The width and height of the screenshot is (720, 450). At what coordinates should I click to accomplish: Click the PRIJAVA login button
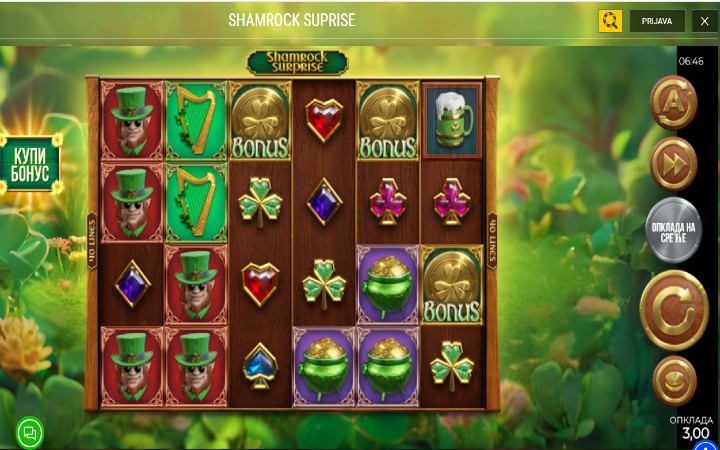(x=657, y=21)
